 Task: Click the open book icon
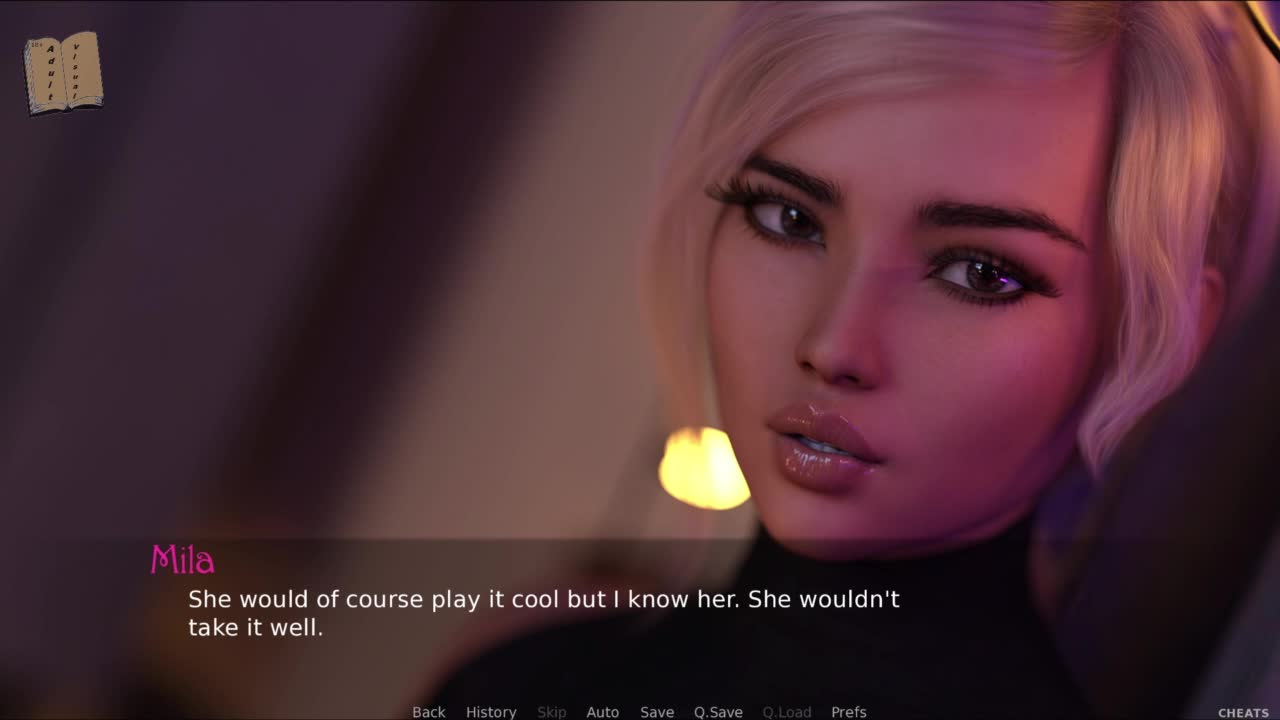pos(63,72)
